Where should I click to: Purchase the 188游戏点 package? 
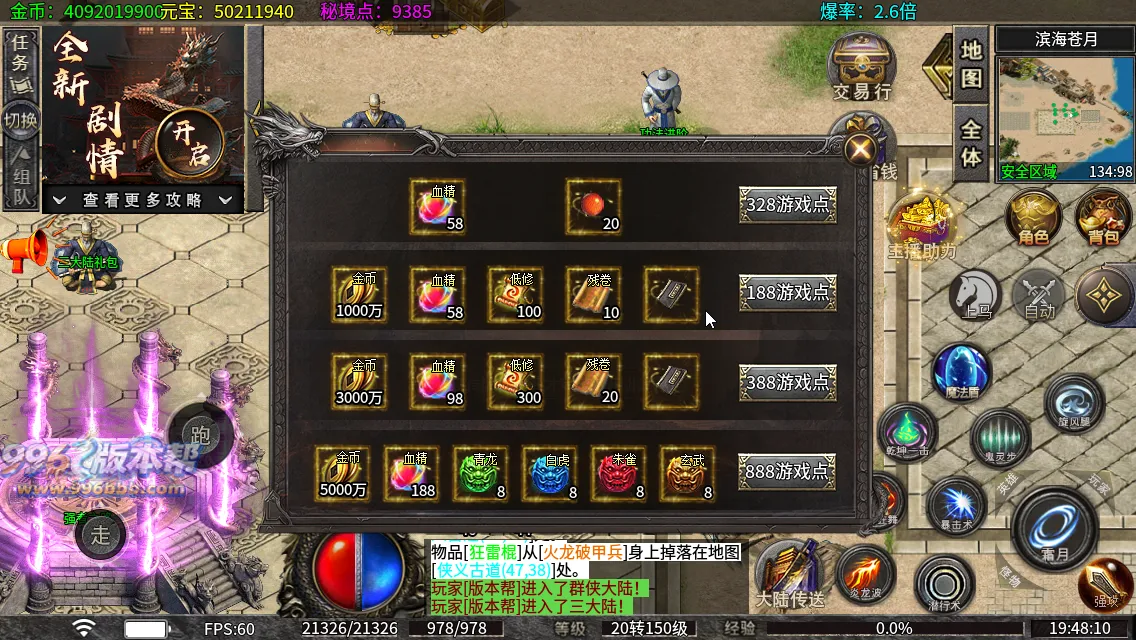pos(788,293)
